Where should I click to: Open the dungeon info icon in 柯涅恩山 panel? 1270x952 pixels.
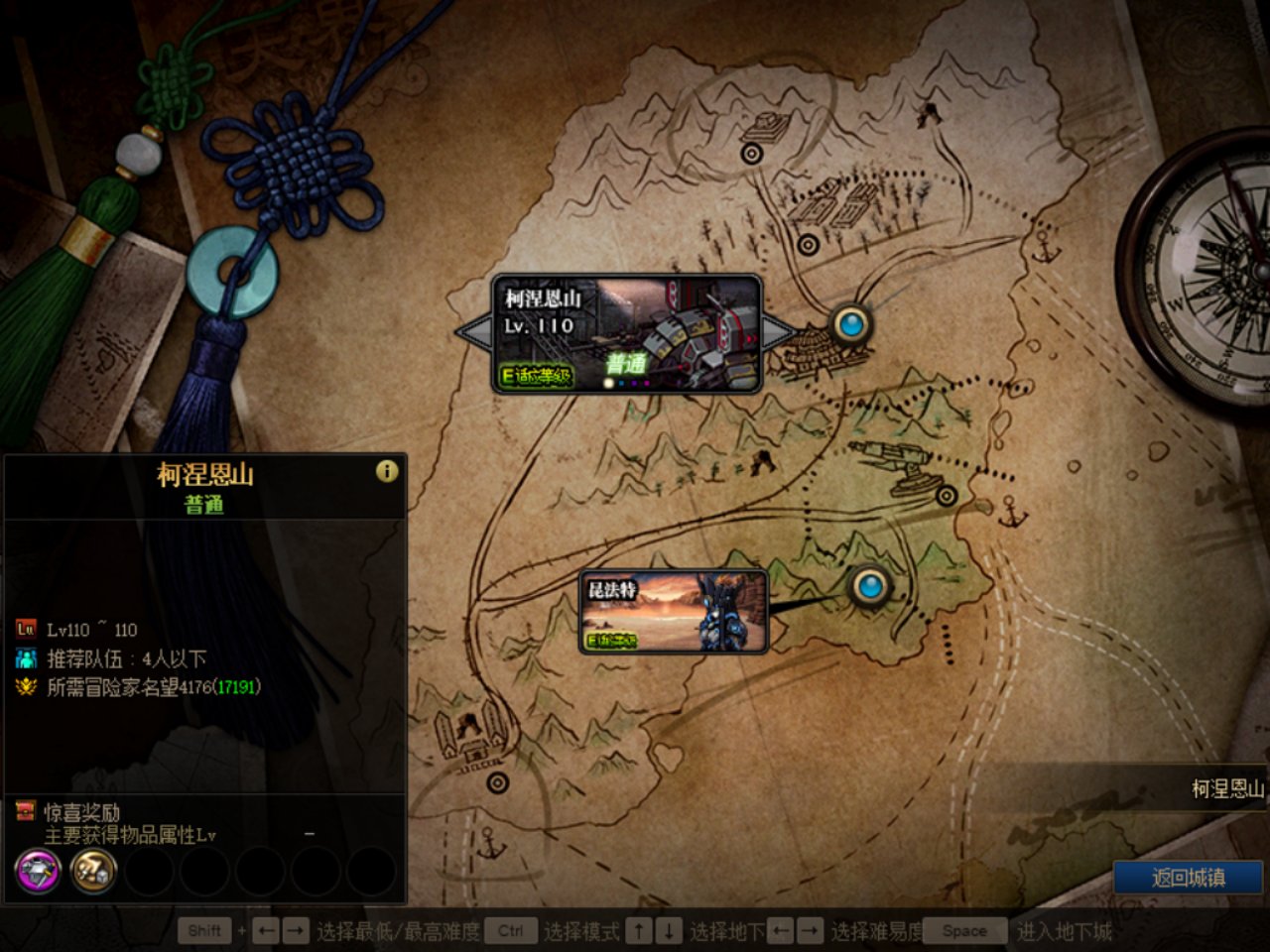387,471
